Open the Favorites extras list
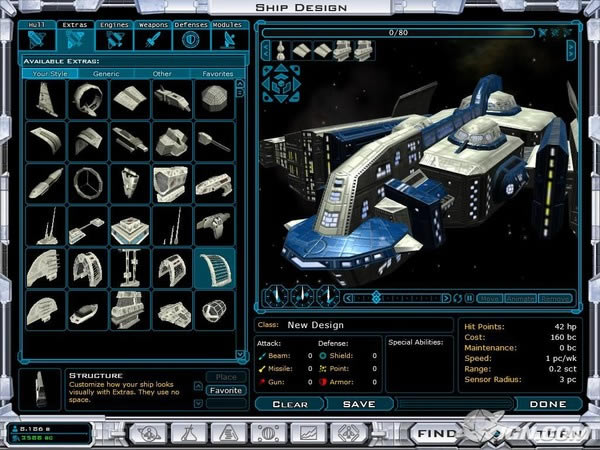The height and width of the screenshot is (450, 600). tap(218, 73)
